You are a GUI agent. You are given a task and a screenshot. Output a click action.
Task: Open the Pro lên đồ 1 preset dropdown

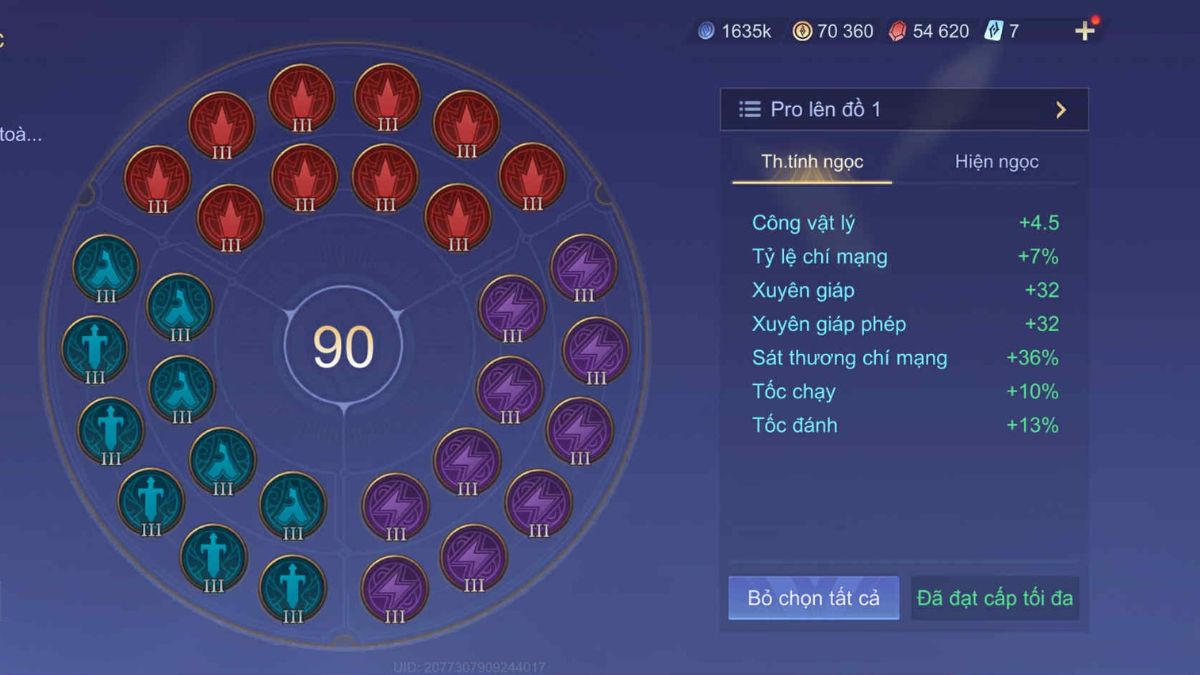pyautogui.click(x=903, y=109)
